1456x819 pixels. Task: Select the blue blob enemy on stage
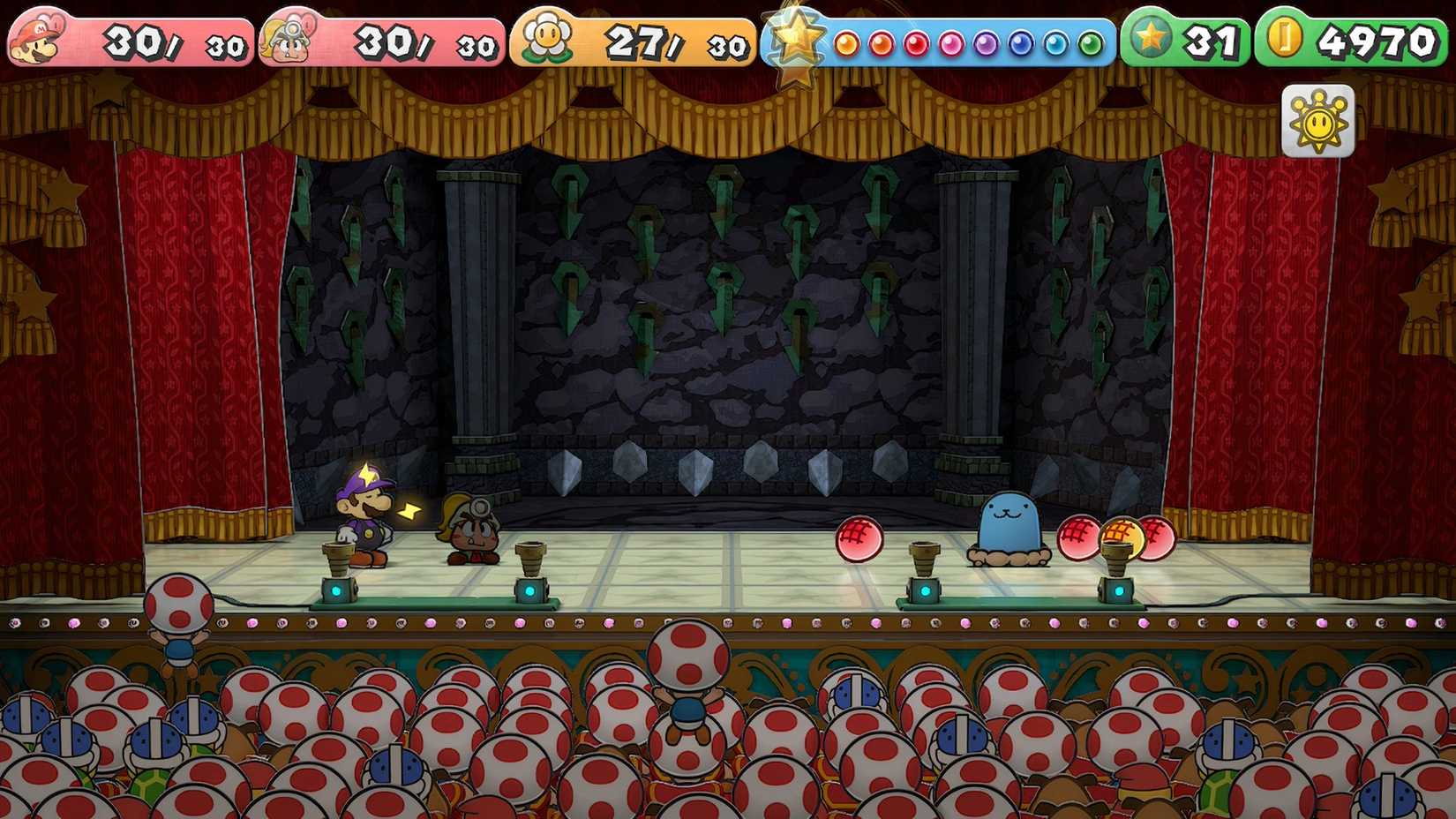point(1008,523)
